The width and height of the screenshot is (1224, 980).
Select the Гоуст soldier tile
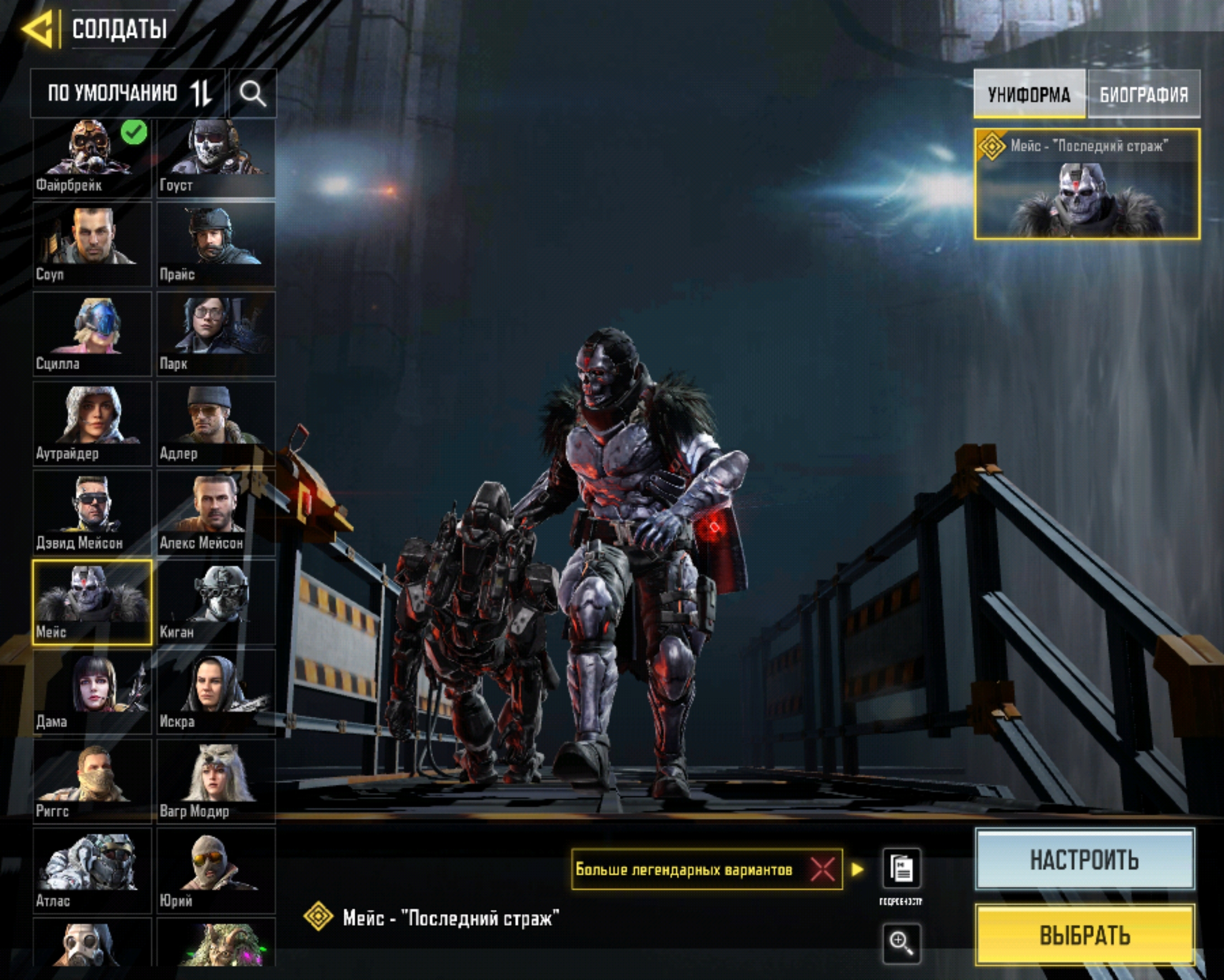216,158
